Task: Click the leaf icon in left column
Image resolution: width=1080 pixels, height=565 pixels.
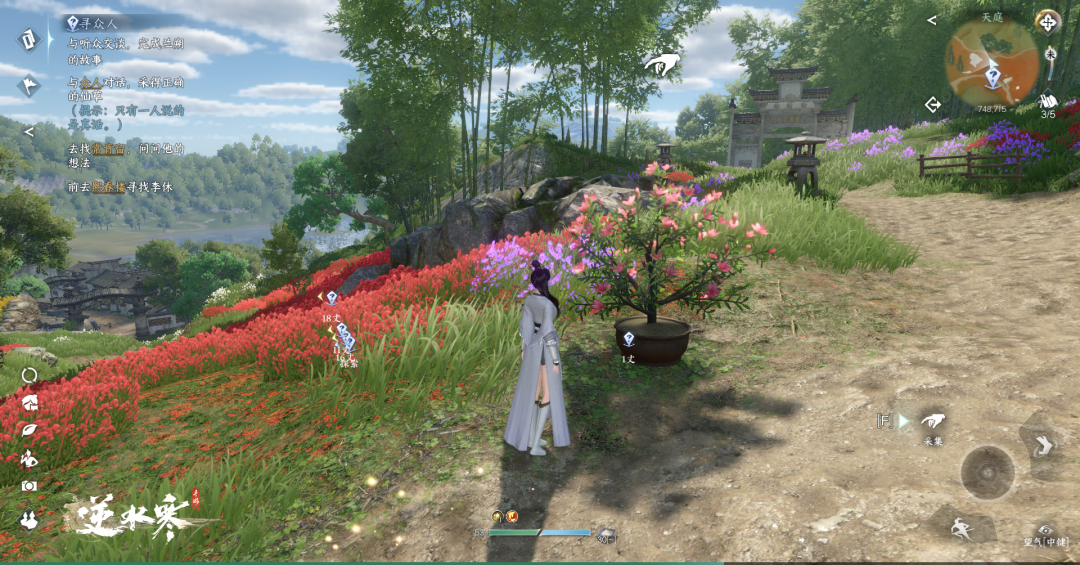Action: coord(29,431)
